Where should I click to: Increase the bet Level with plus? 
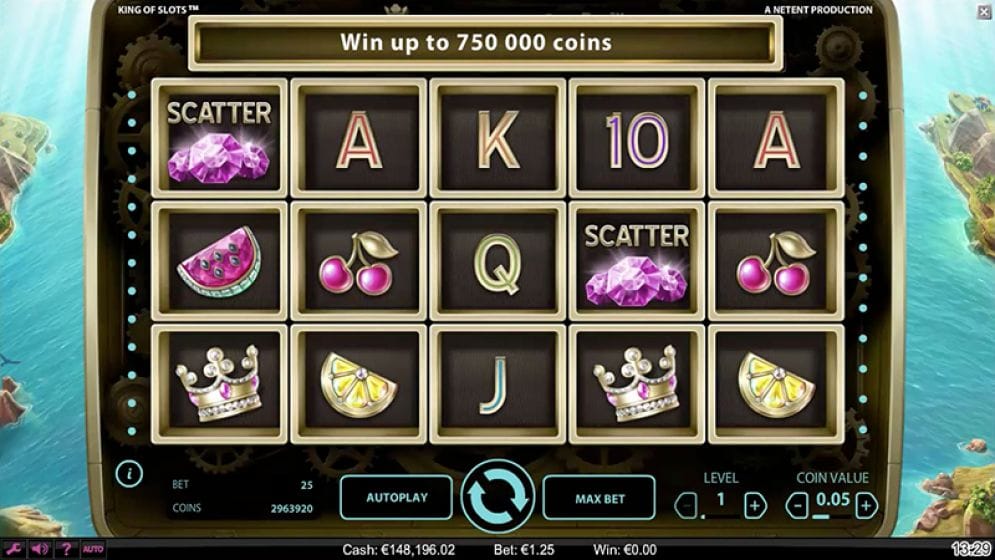click(x=756, y=503)
